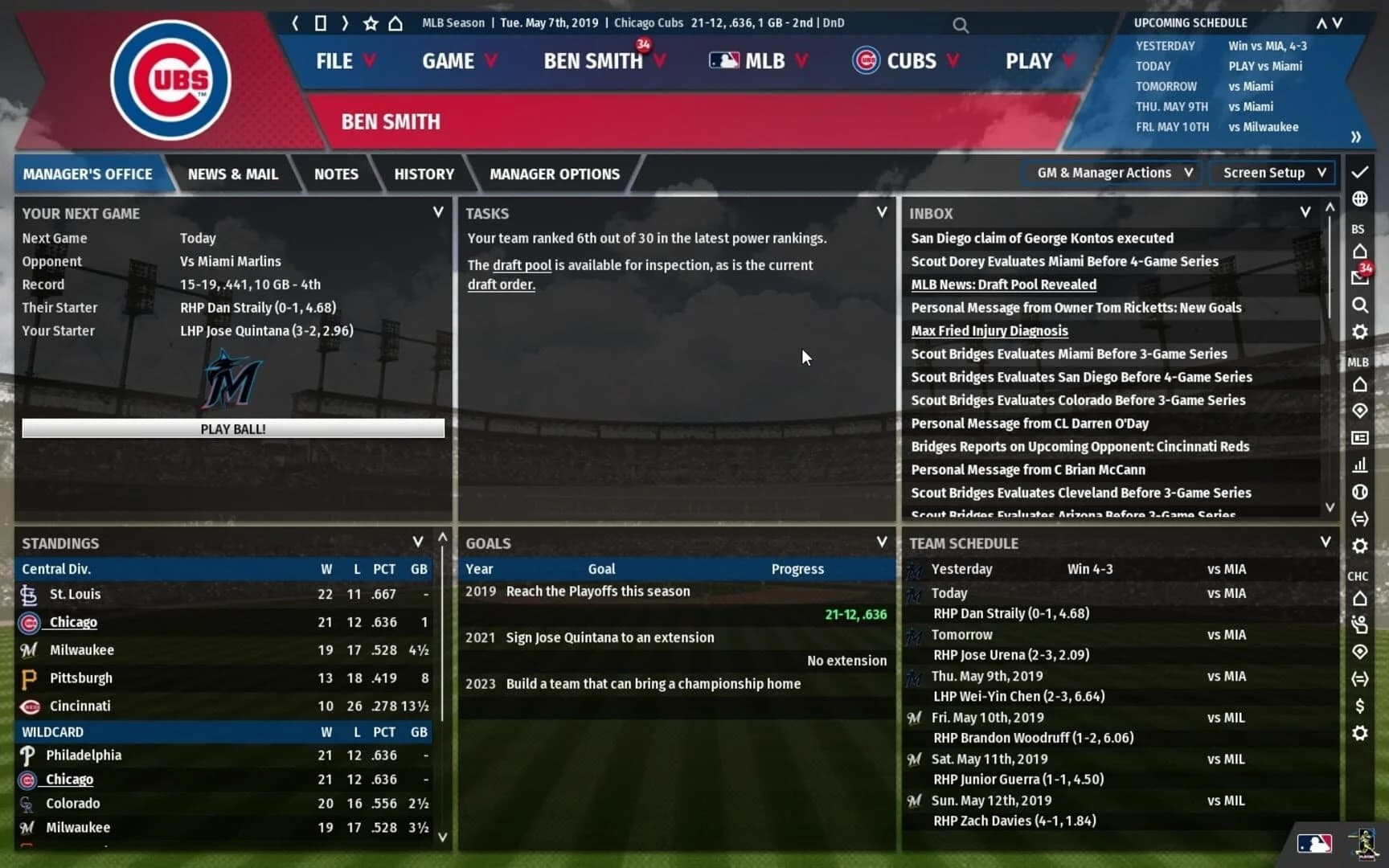Open the mail inbox icon showing 34 messages
The width and height of the screenshot is (1389, 868).
point(1361,277)
